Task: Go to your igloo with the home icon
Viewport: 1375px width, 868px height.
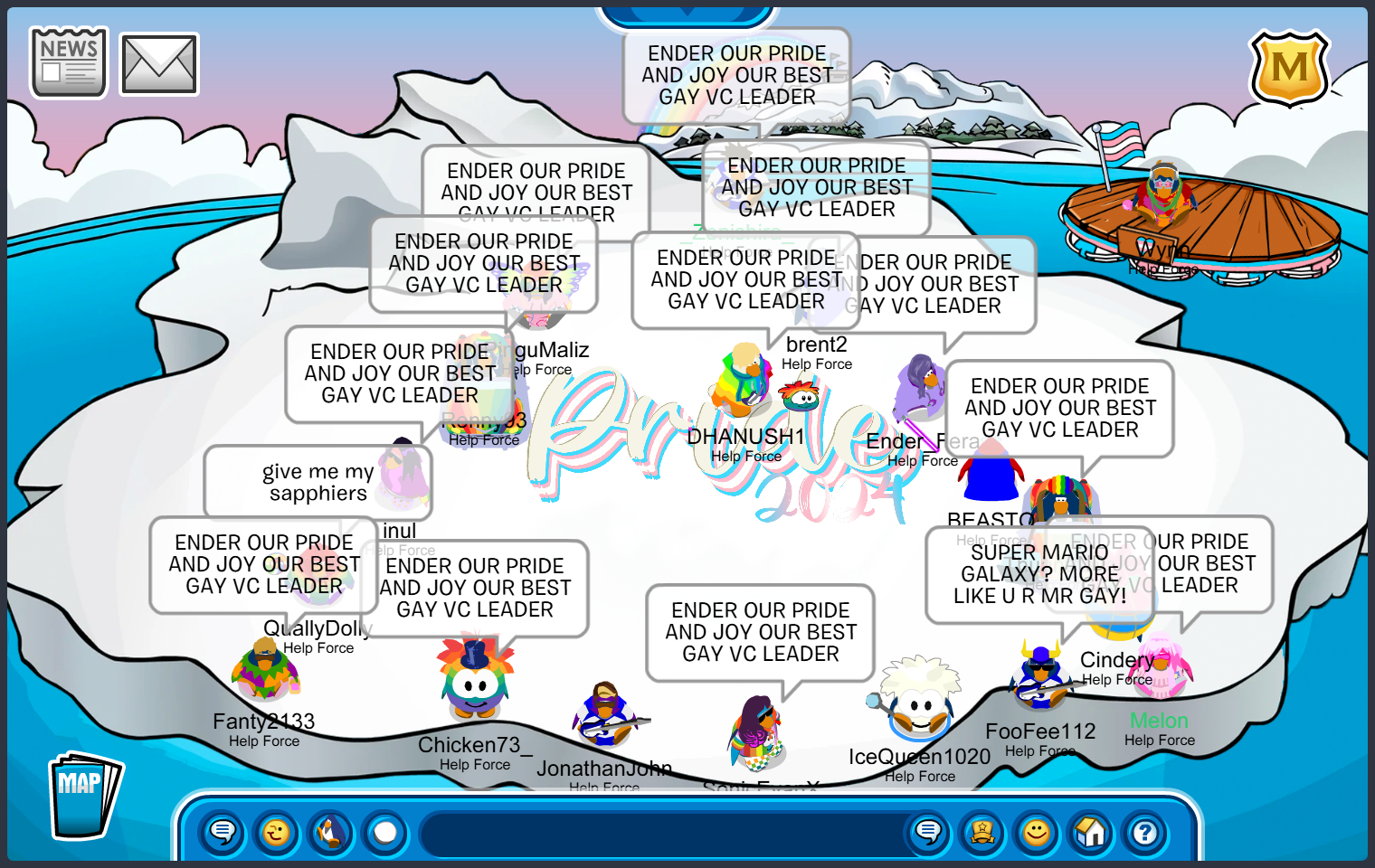Action: (1090, 833)
